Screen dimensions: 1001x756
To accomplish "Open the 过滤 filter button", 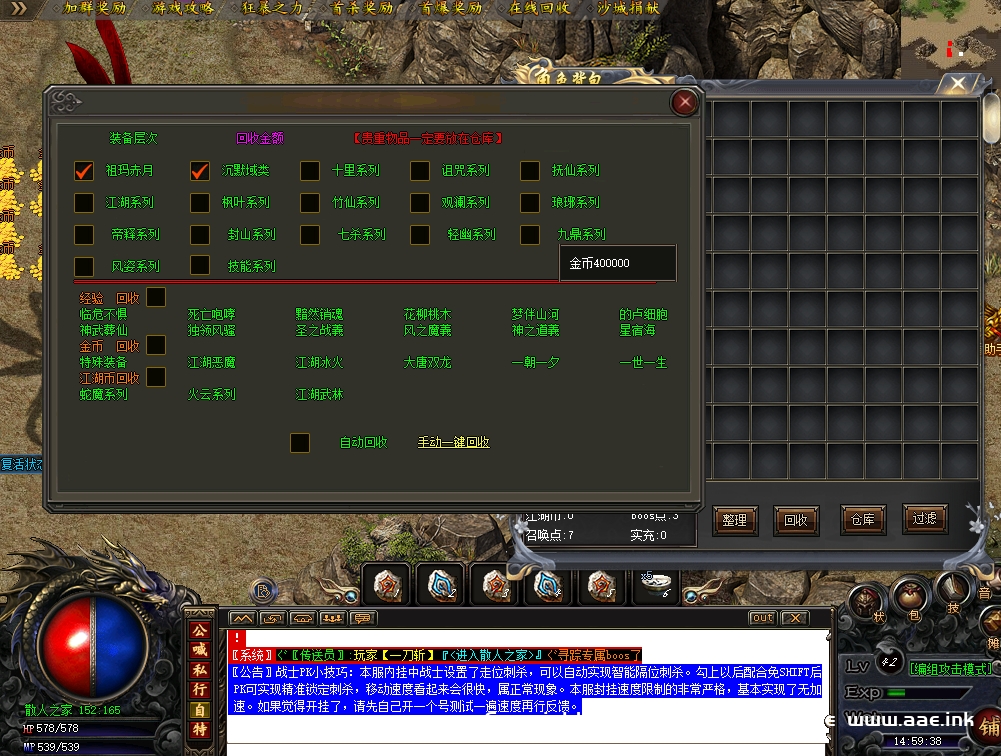I will (x=924, y=518).
